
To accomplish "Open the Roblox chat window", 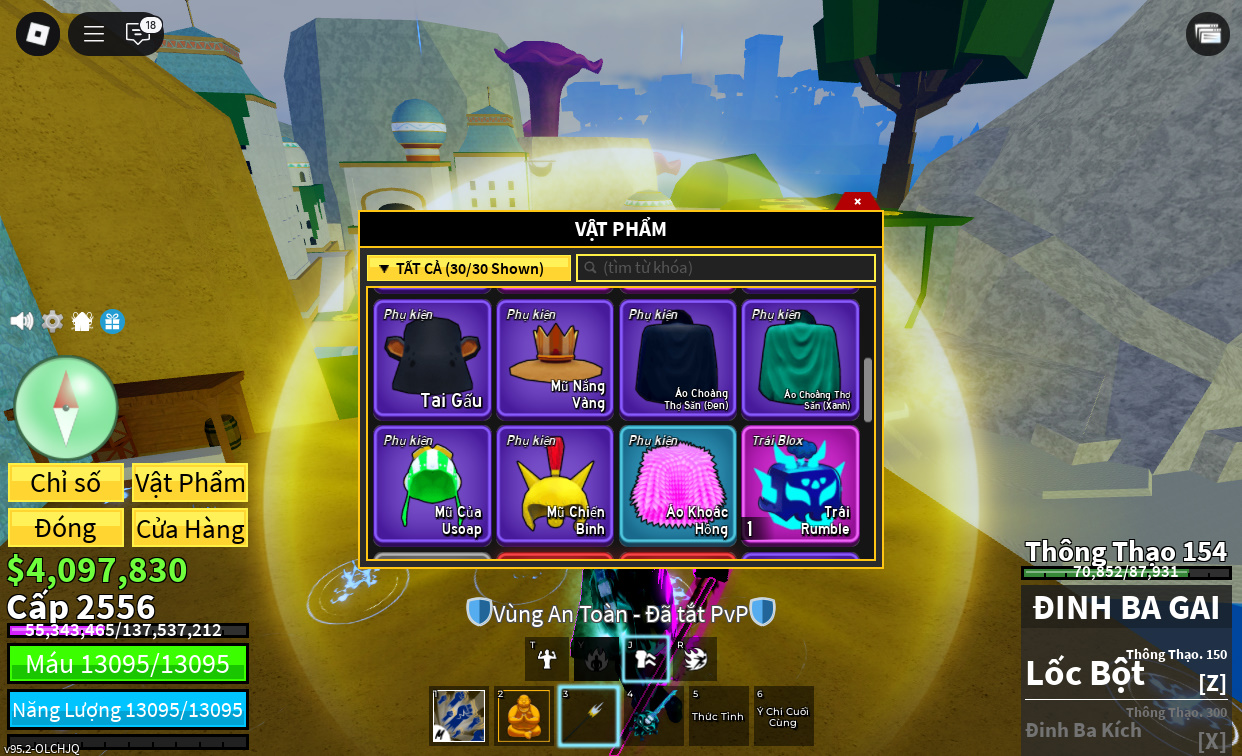I will click(x=138, y=34).
